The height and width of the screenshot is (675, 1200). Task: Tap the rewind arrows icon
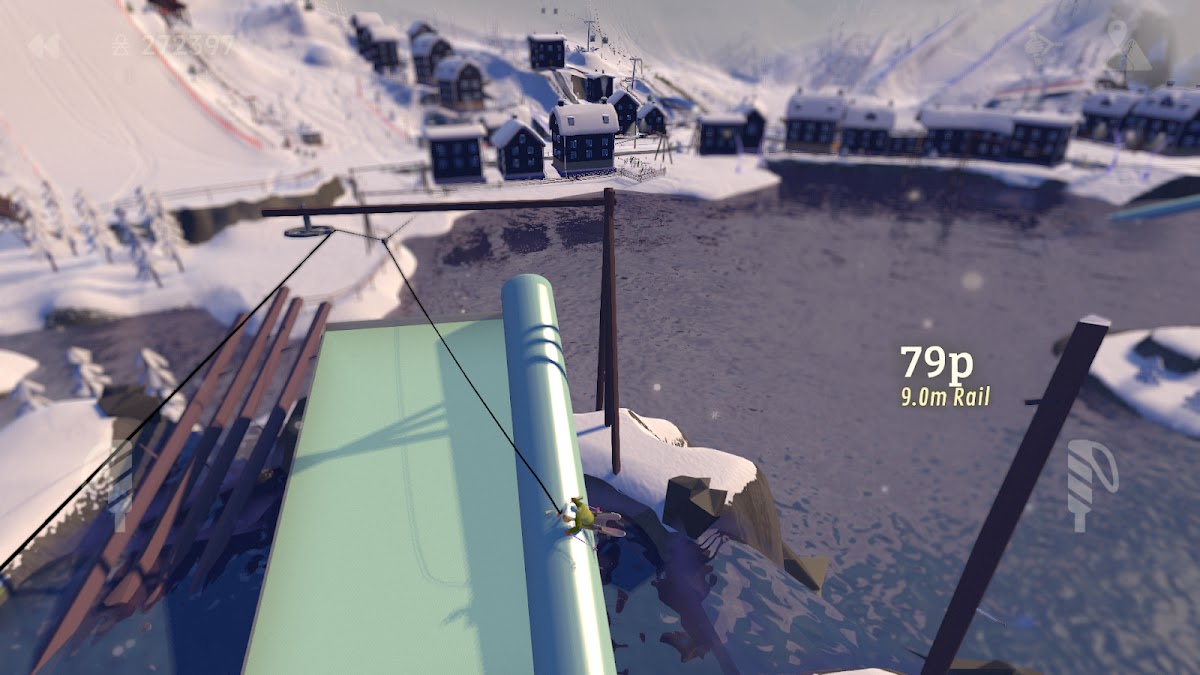coord(42,46)
